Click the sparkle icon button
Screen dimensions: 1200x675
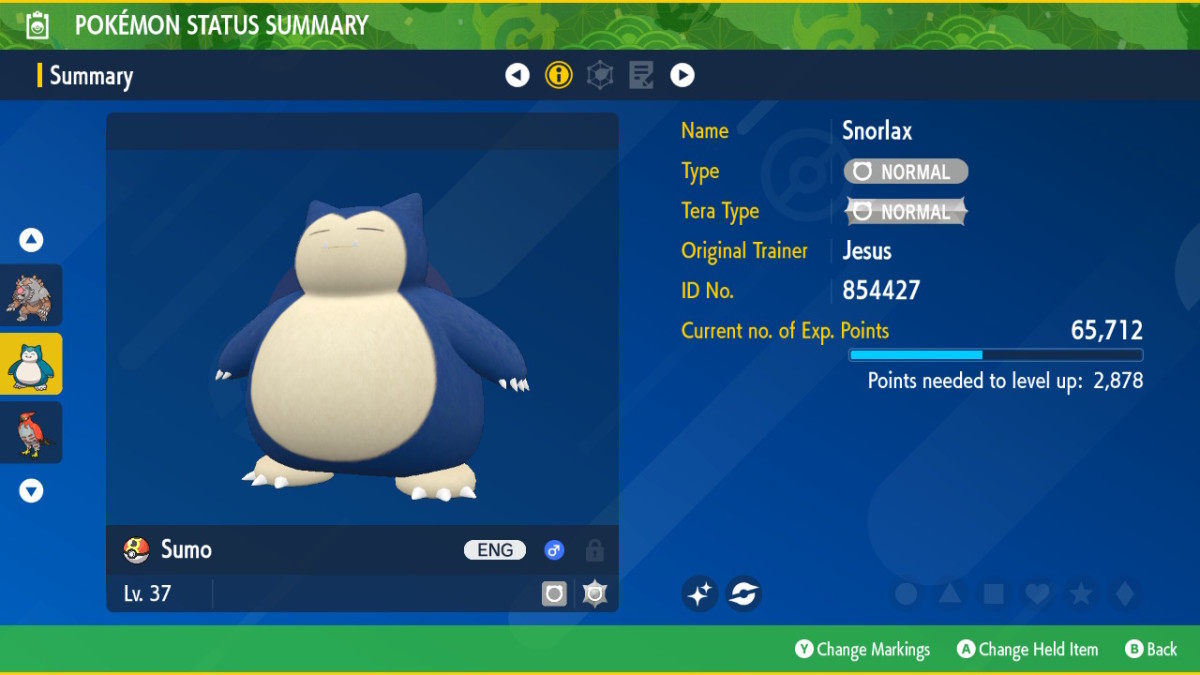coord(700,594)
